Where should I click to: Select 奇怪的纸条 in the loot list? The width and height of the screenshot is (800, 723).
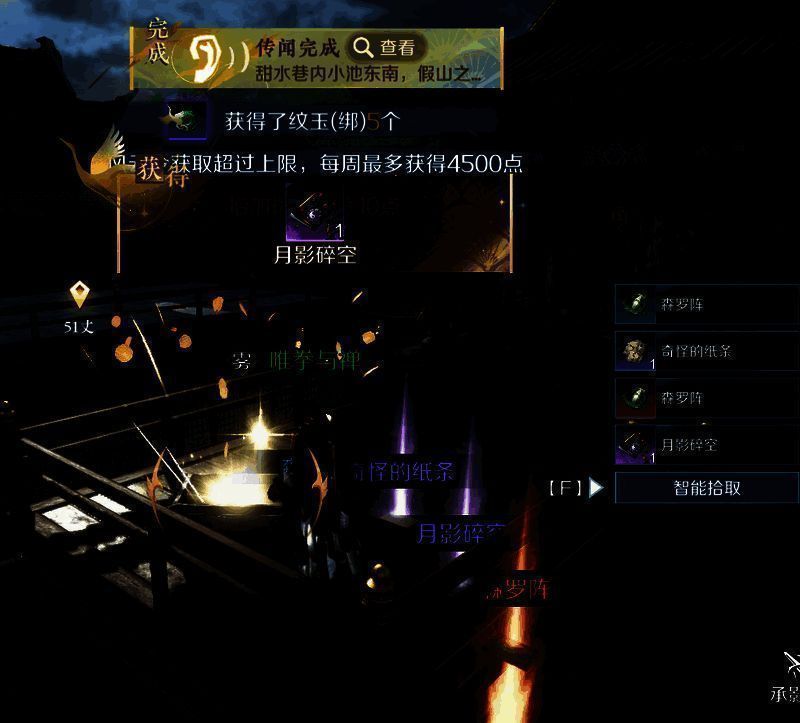click(706, 351)
